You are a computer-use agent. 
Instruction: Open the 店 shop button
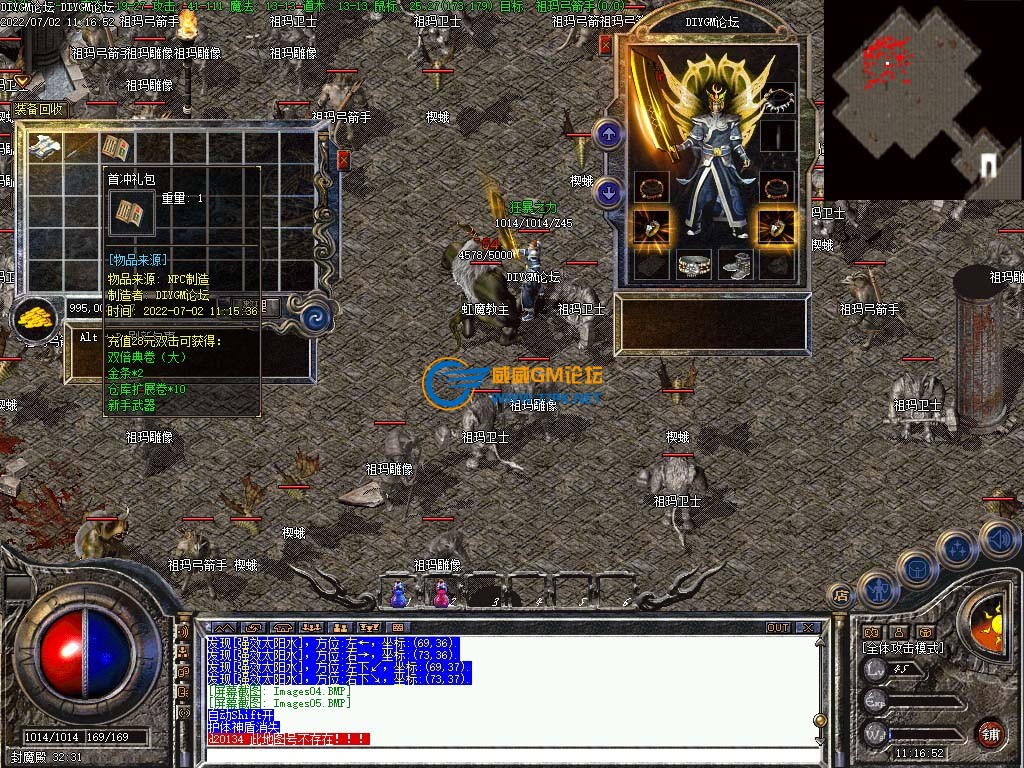pyautogui.click(x=841, y=595)
